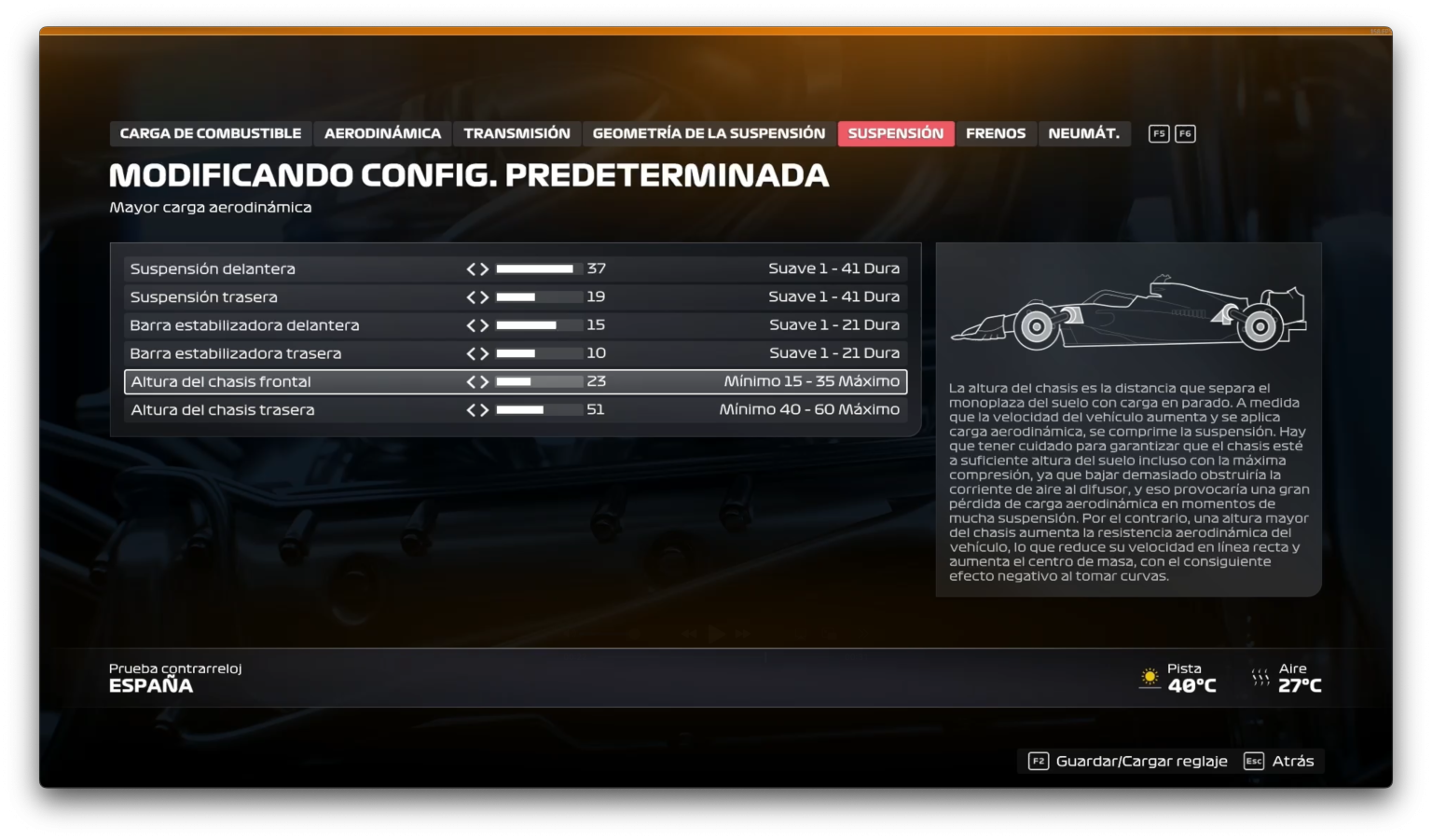The width and height of the screenshot is (1432, 840).
Task: Click the heat waves icon beside Aire temperature
Action: 1262,678
